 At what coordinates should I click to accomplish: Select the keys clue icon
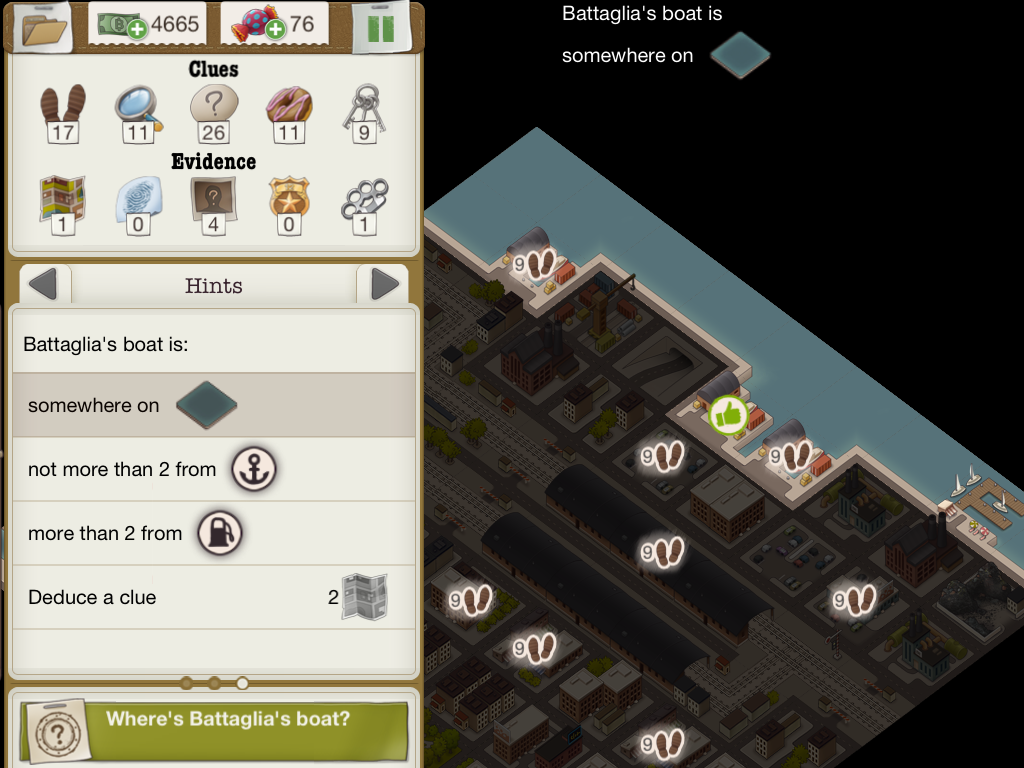364,105
